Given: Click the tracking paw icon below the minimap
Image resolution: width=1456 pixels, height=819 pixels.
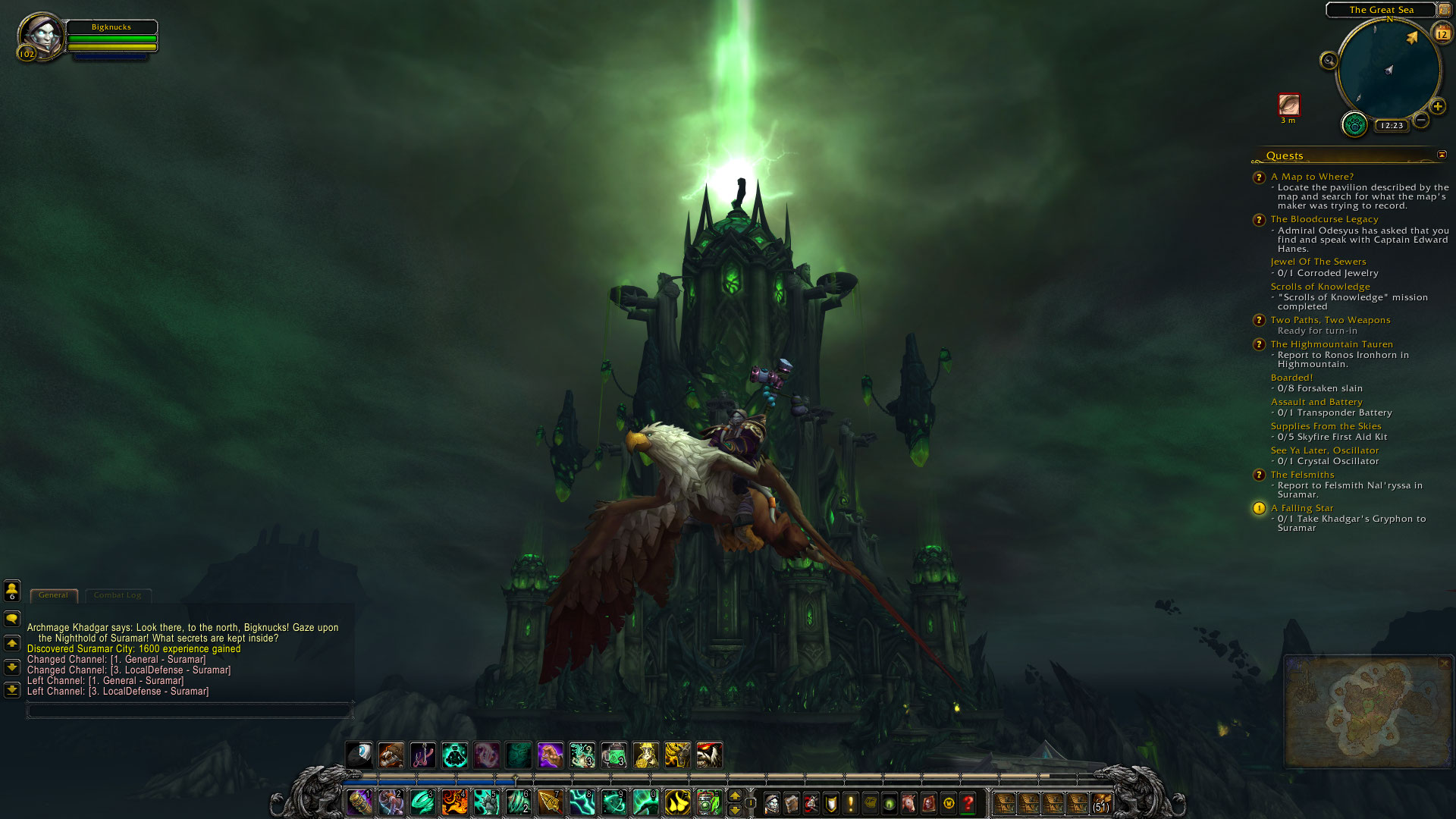Looking at the screenshot, I should pyautogui.click(x=1354, y=125).
